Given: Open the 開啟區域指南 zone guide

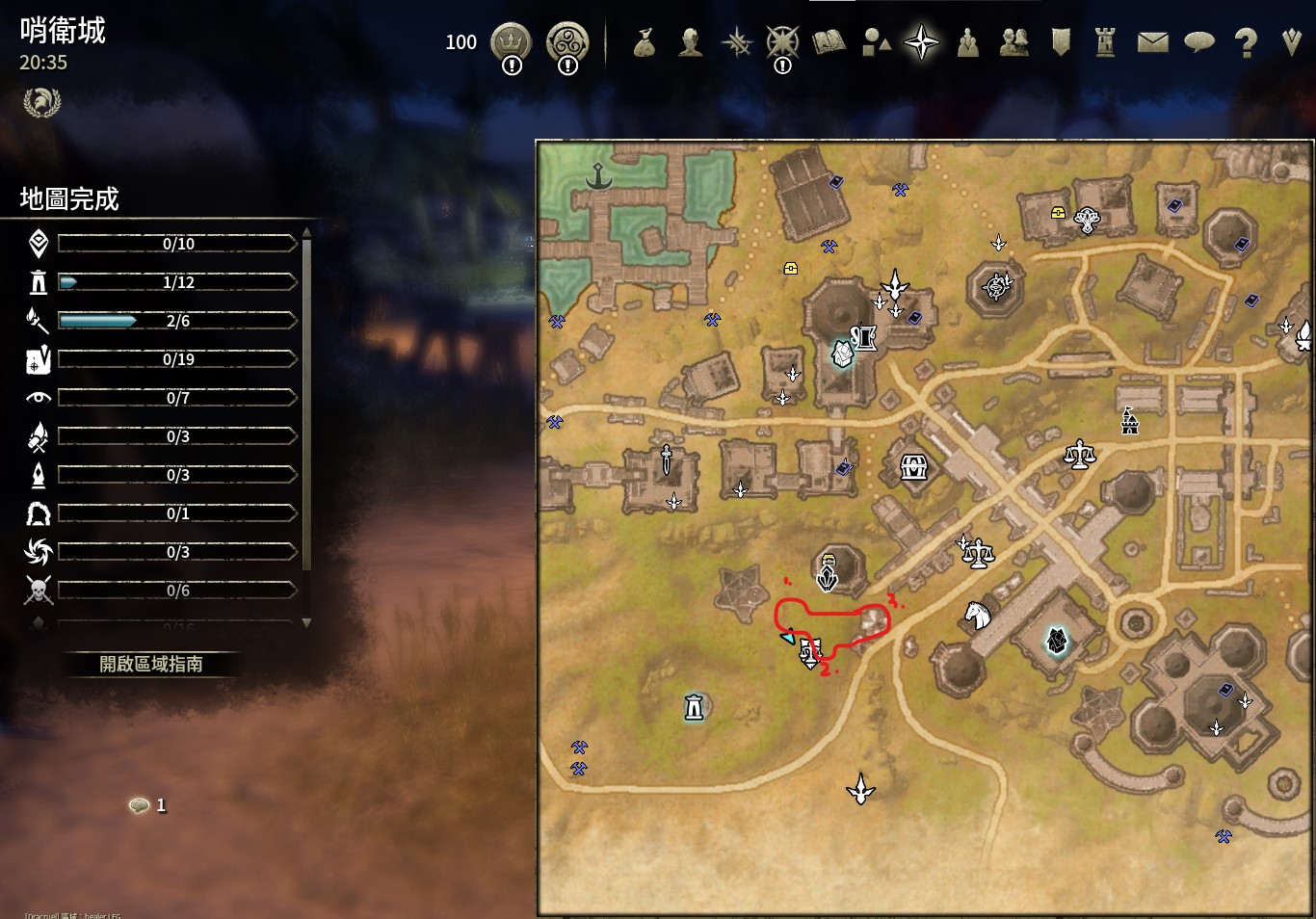Looking at the screenshot, I should pyautogui.click(x=150, y=664).
